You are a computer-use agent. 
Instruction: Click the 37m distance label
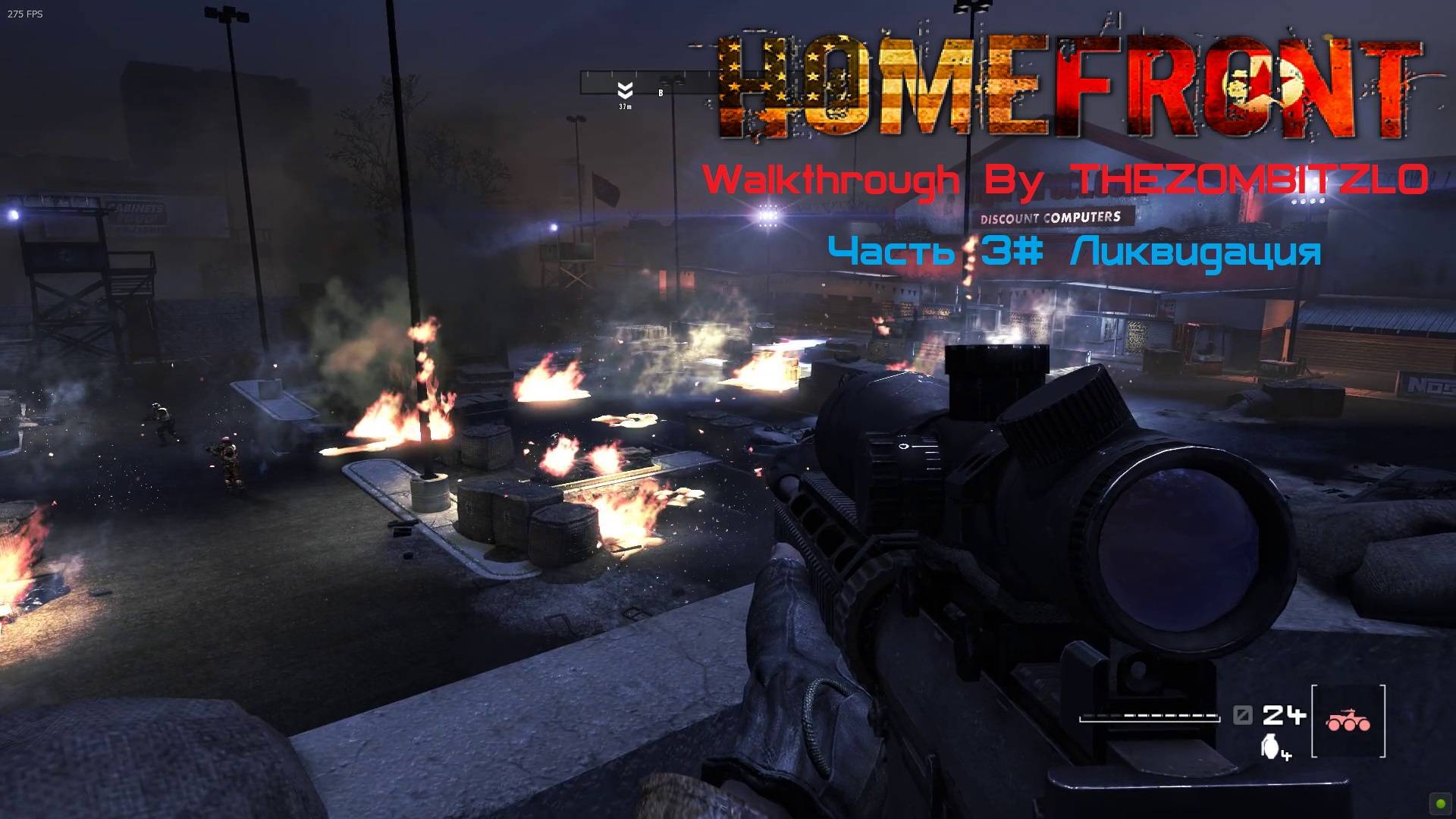coord(626,108)
